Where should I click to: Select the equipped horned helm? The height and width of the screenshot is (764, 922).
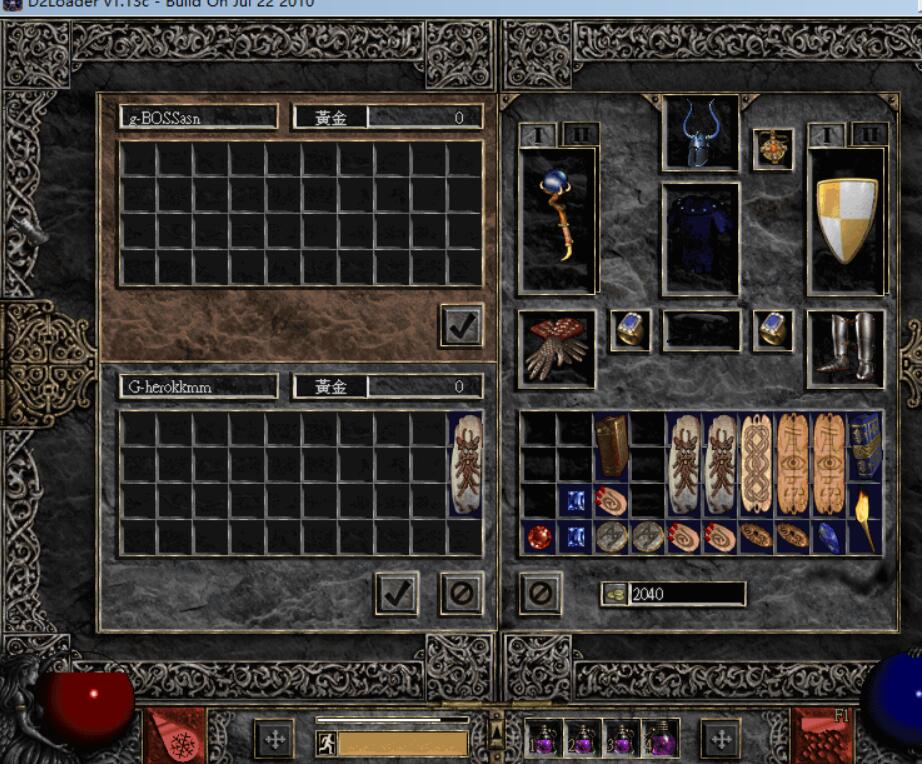click(700, 133)
